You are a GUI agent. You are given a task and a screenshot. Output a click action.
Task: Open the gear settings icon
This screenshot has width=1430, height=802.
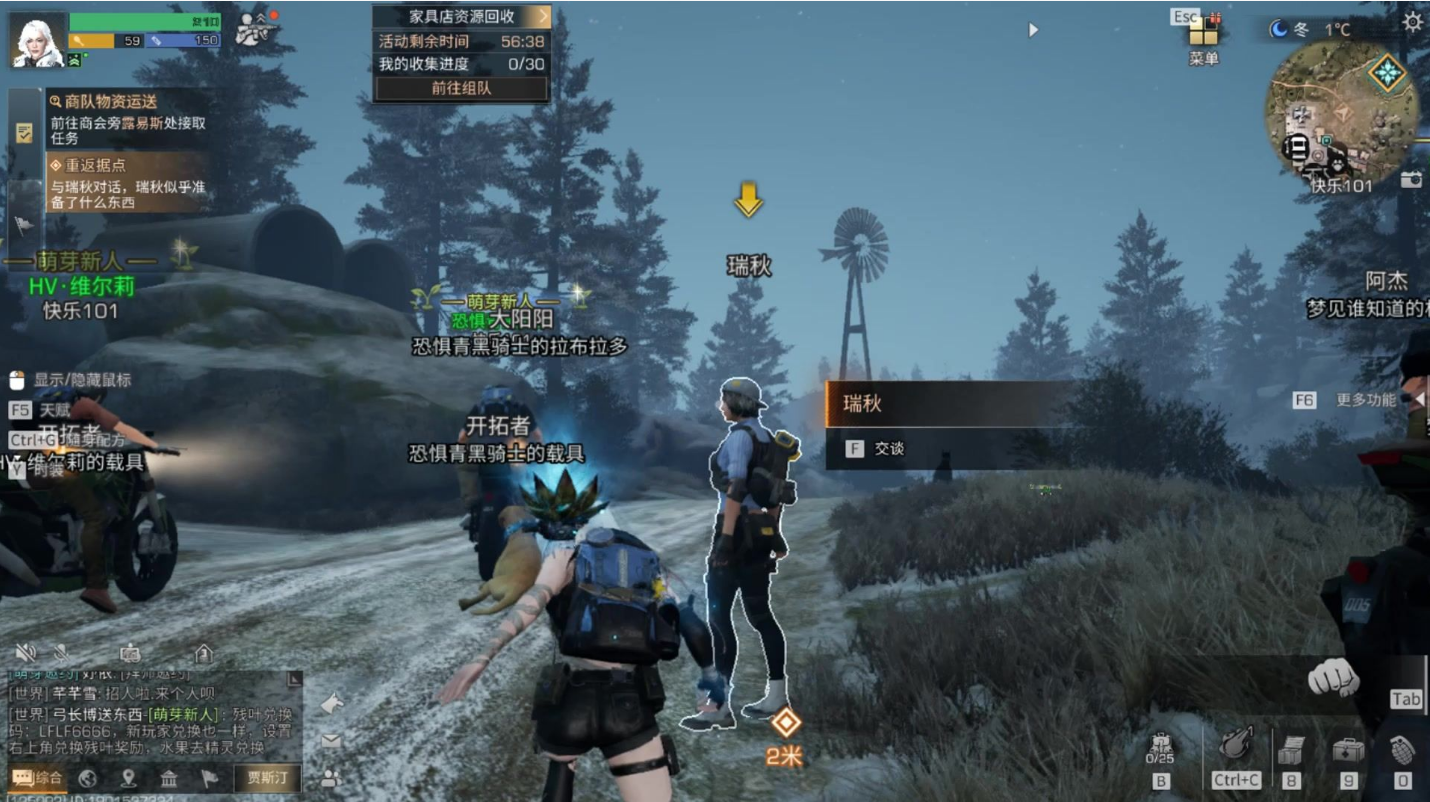[1412, 22]
